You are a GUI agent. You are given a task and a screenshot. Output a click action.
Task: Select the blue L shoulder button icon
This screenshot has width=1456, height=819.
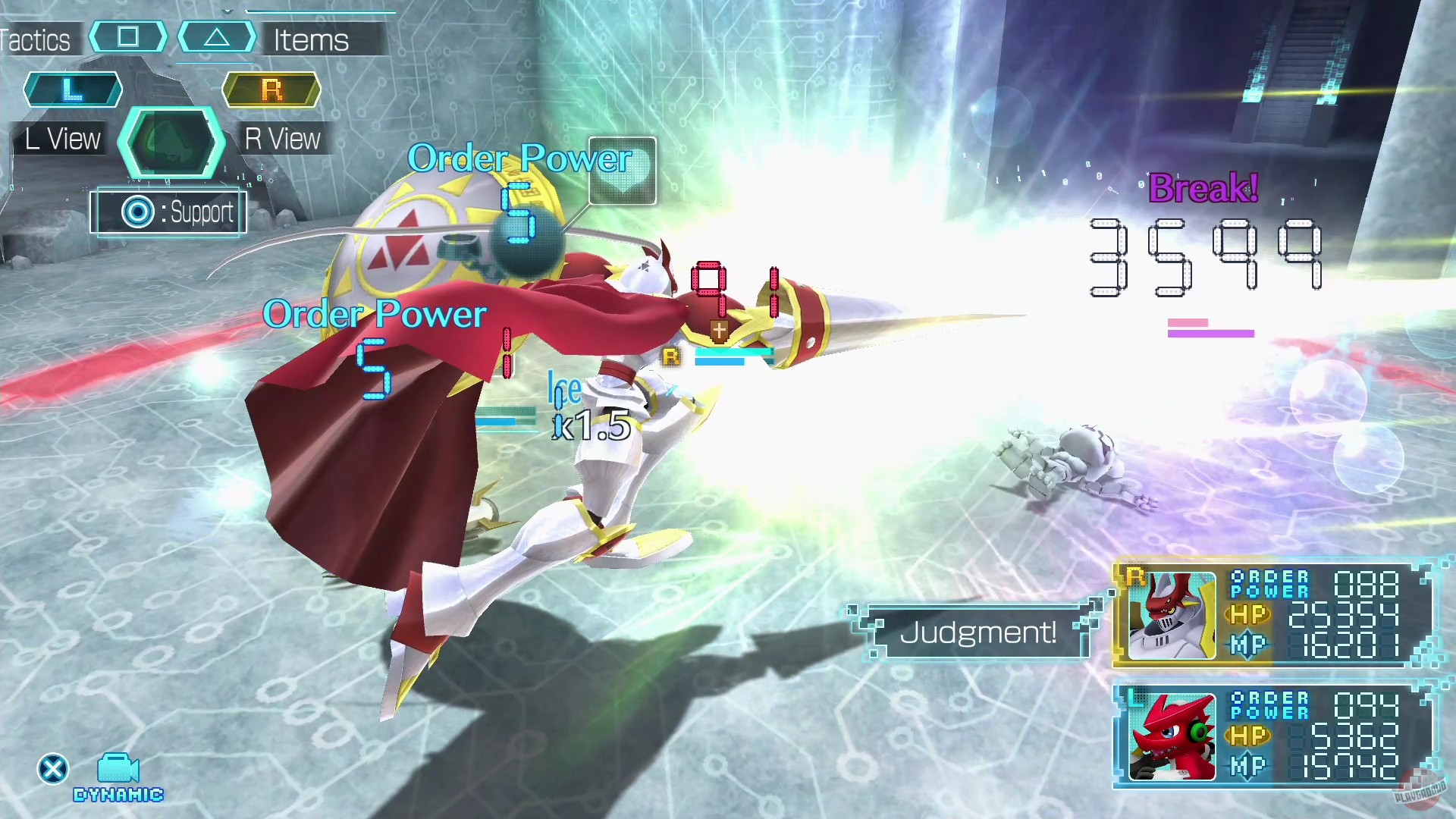click(x=73, y=89)
